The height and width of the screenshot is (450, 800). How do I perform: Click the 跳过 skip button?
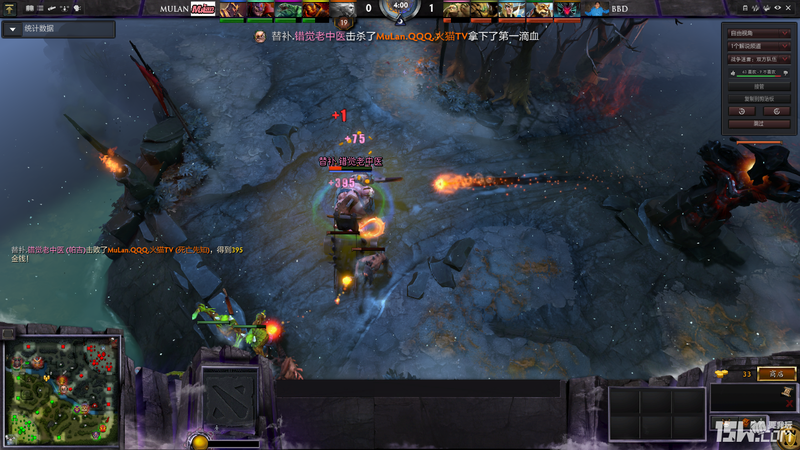pos(757,123)
